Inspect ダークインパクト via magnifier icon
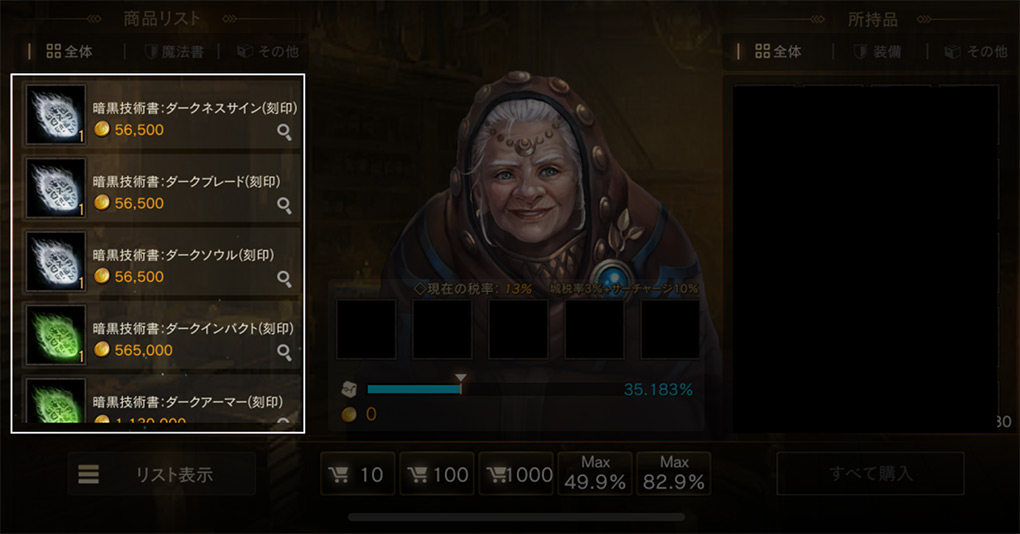 [x=285, y=352]
